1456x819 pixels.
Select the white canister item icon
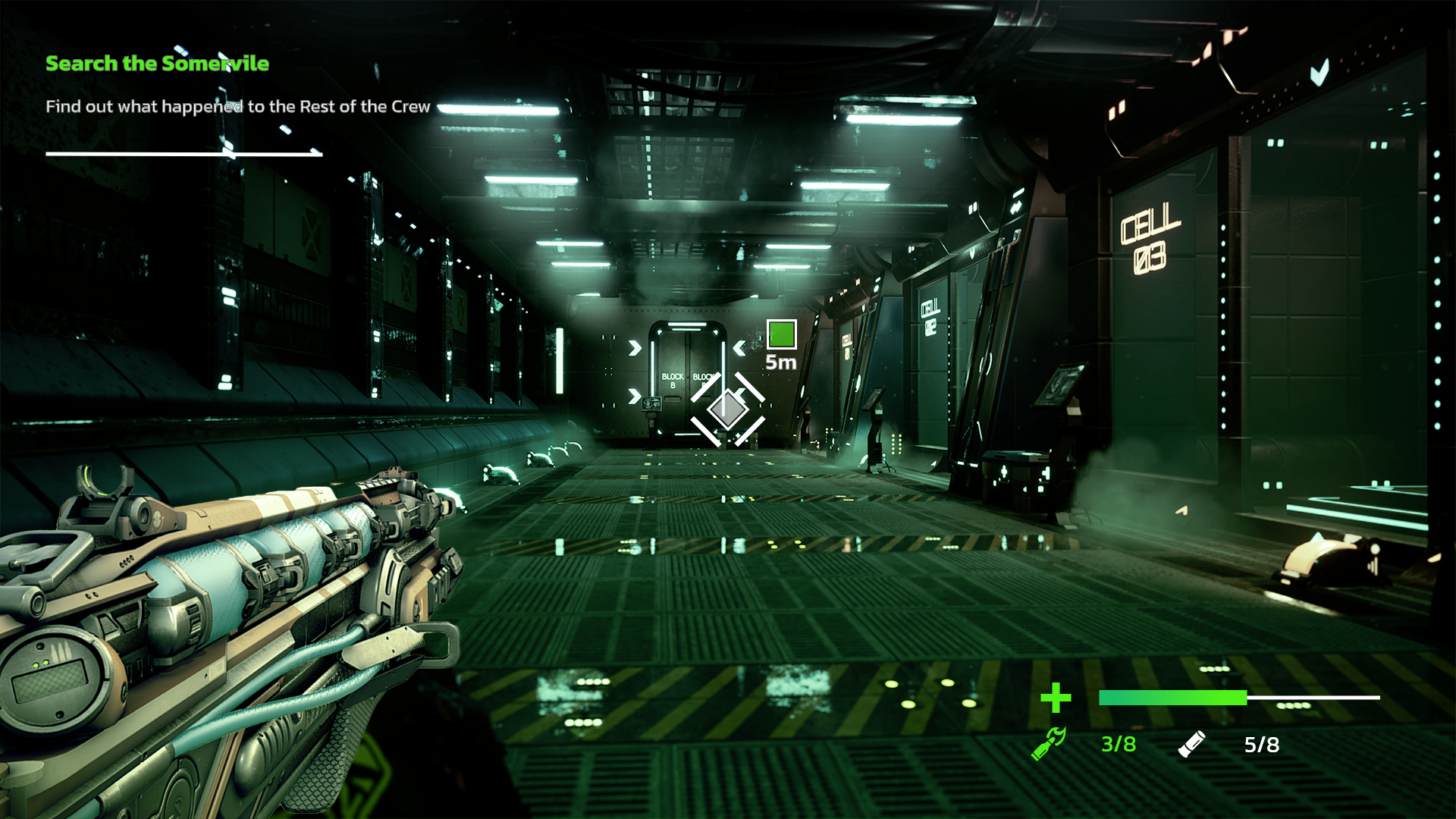tap(1191, 744)
